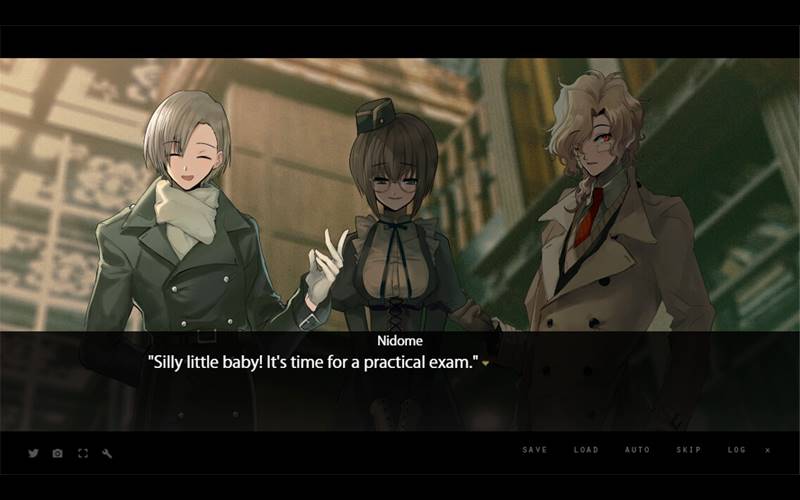The image size is (800, 500).
Task: Activate SKIP mode
Action: [x=688, y=450]
